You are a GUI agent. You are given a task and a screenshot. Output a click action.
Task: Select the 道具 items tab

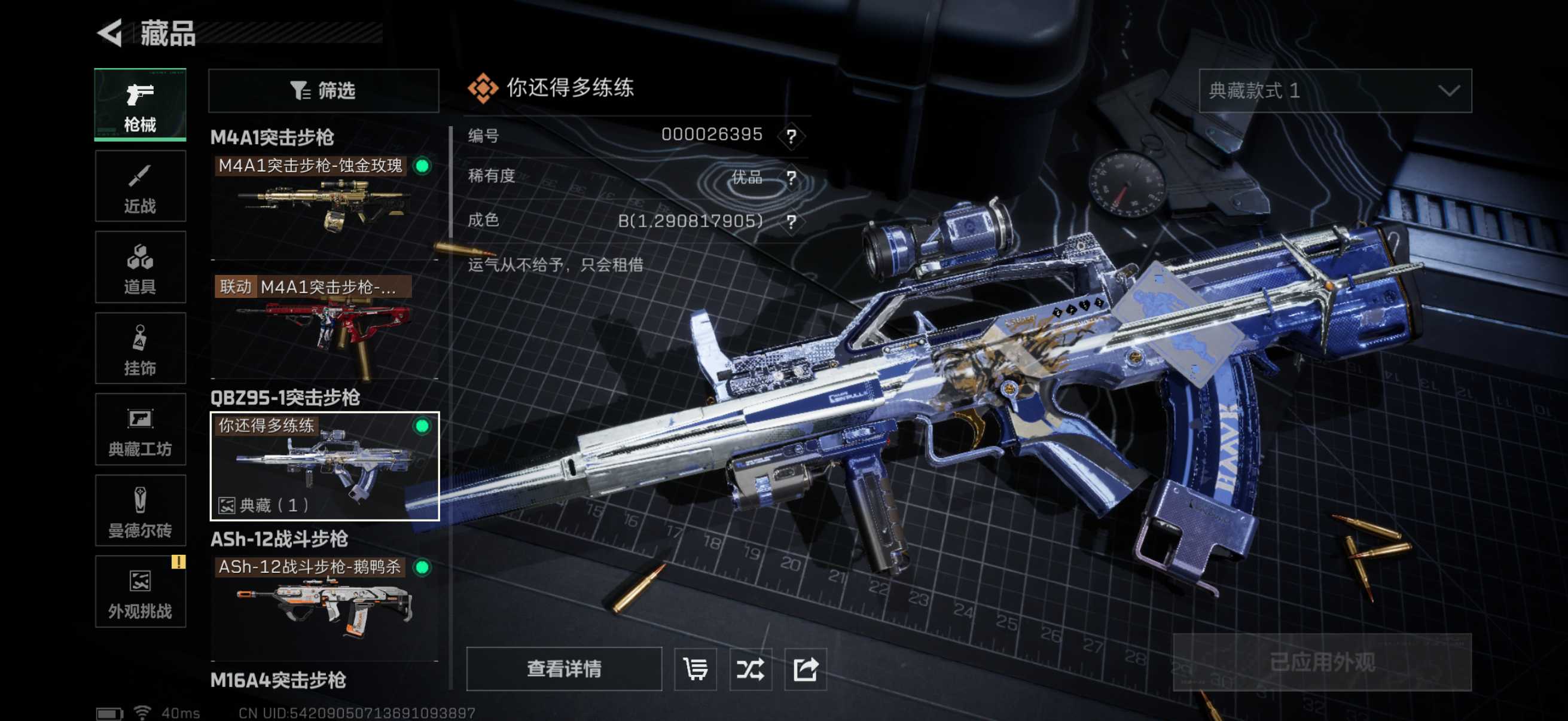[x=140, y=268]
